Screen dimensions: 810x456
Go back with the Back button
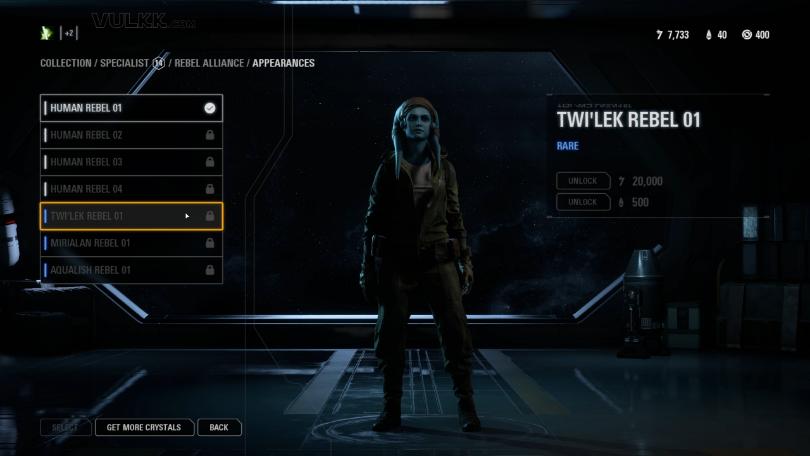point(219,427)
